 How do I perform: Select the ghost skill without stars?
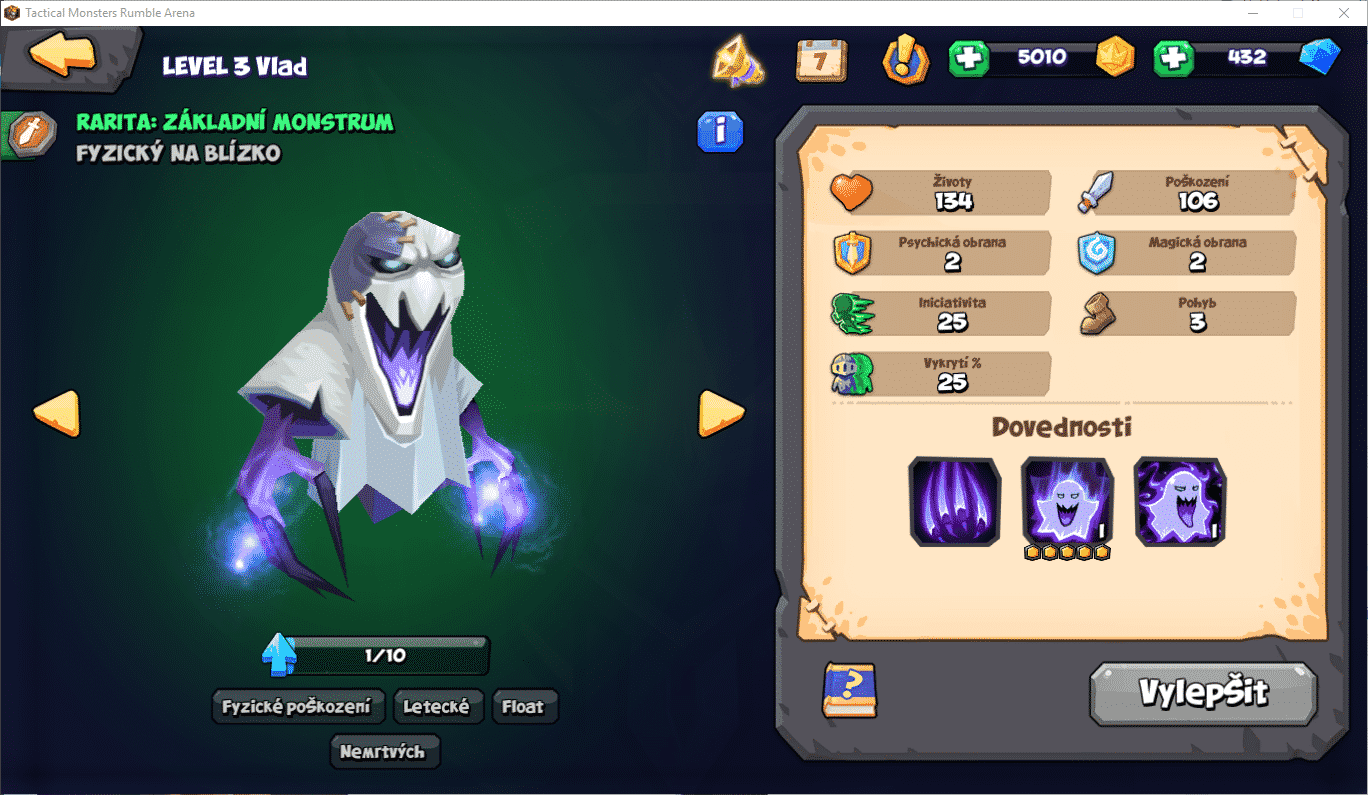click(1180, 501)
